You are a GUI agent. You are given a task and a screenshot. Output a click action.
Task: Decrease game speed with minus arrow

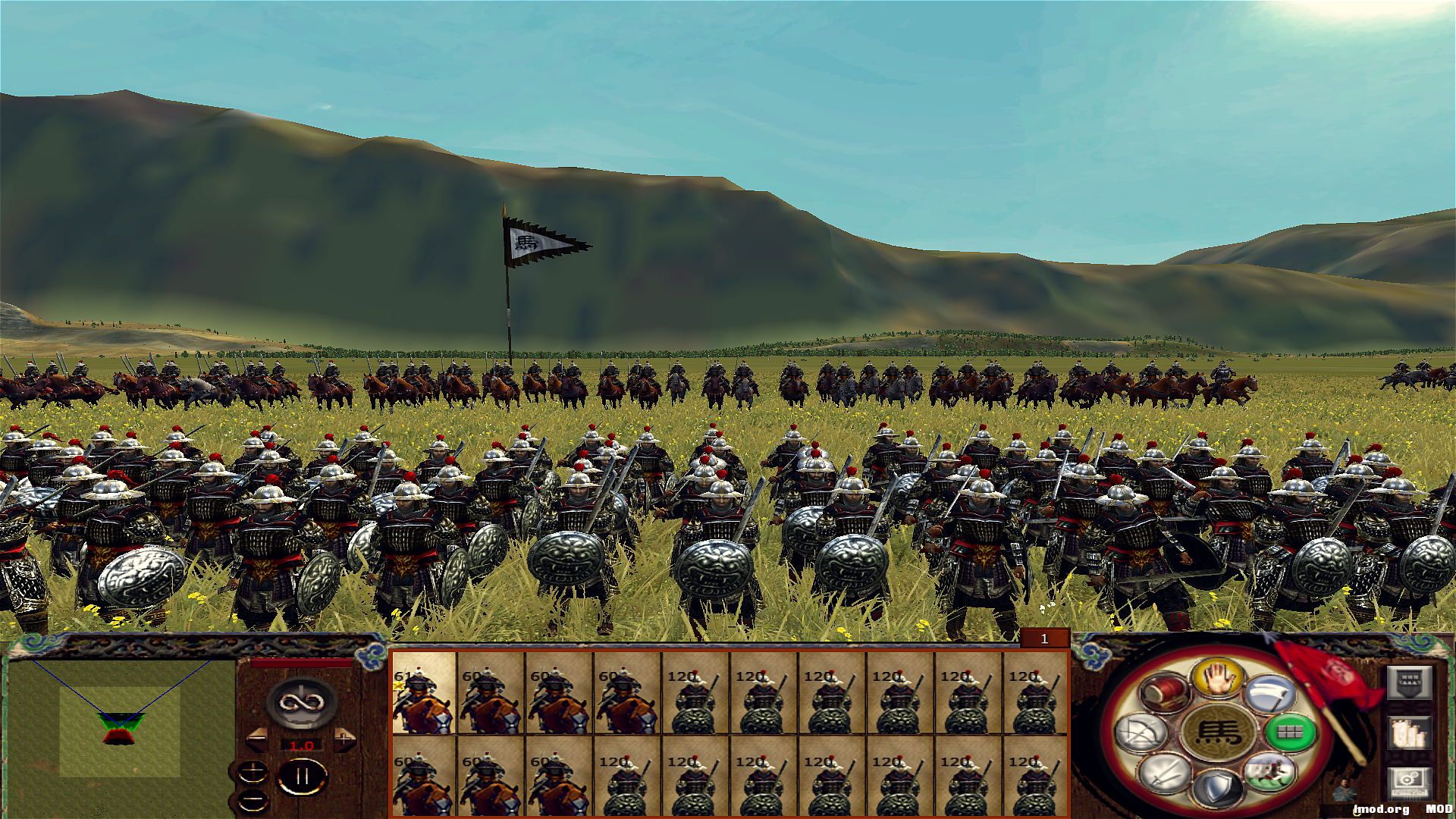coord(257,739)
